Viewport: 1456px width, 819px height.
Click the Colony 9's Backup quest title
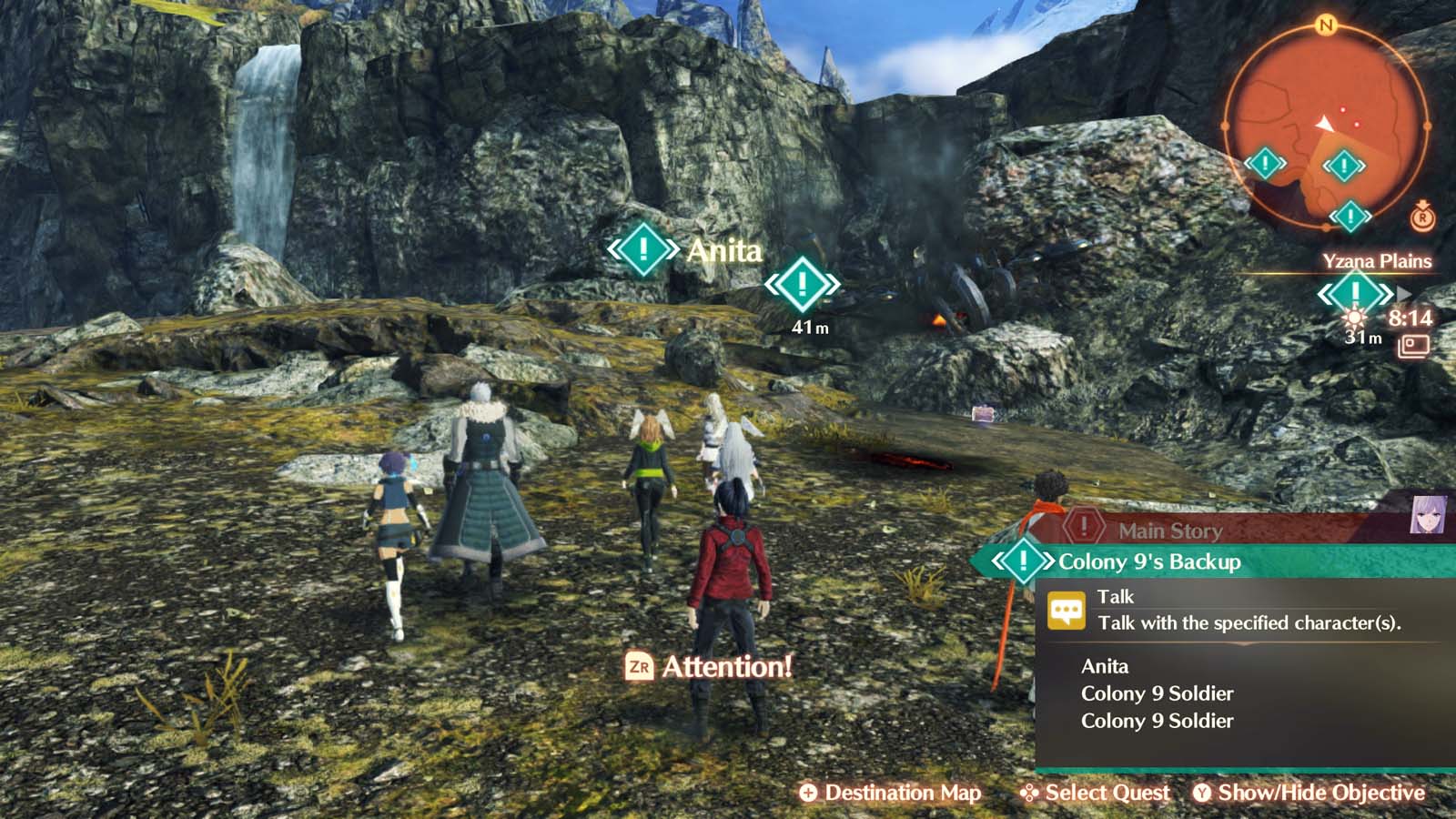click(1148, 562)
